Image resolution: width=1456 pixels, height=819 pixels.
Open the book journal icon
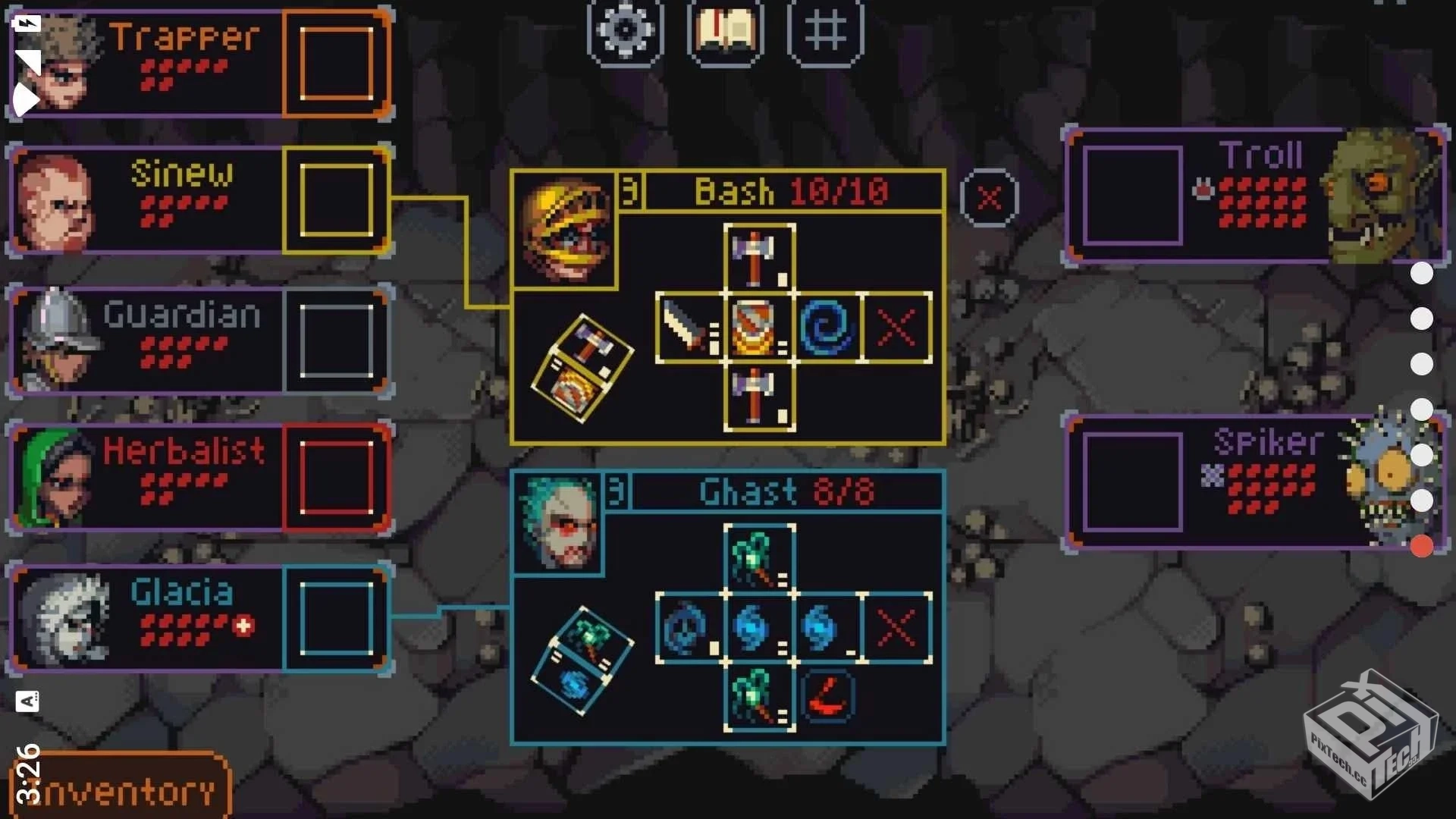click(725, 32)
